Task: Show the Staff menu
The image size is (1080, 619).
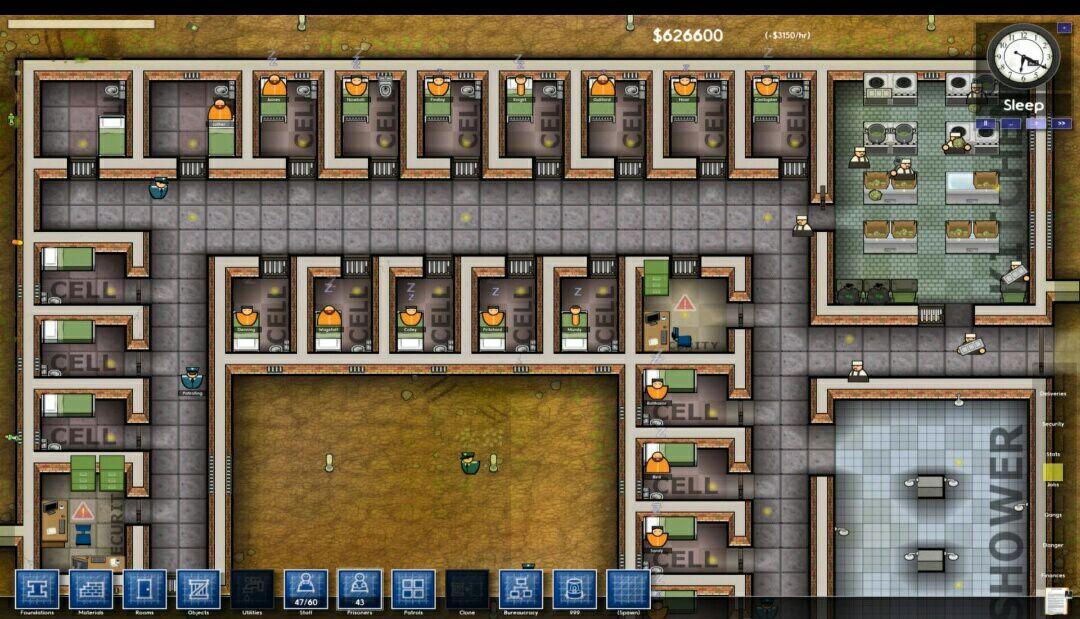Action: (x=306, y=590)
